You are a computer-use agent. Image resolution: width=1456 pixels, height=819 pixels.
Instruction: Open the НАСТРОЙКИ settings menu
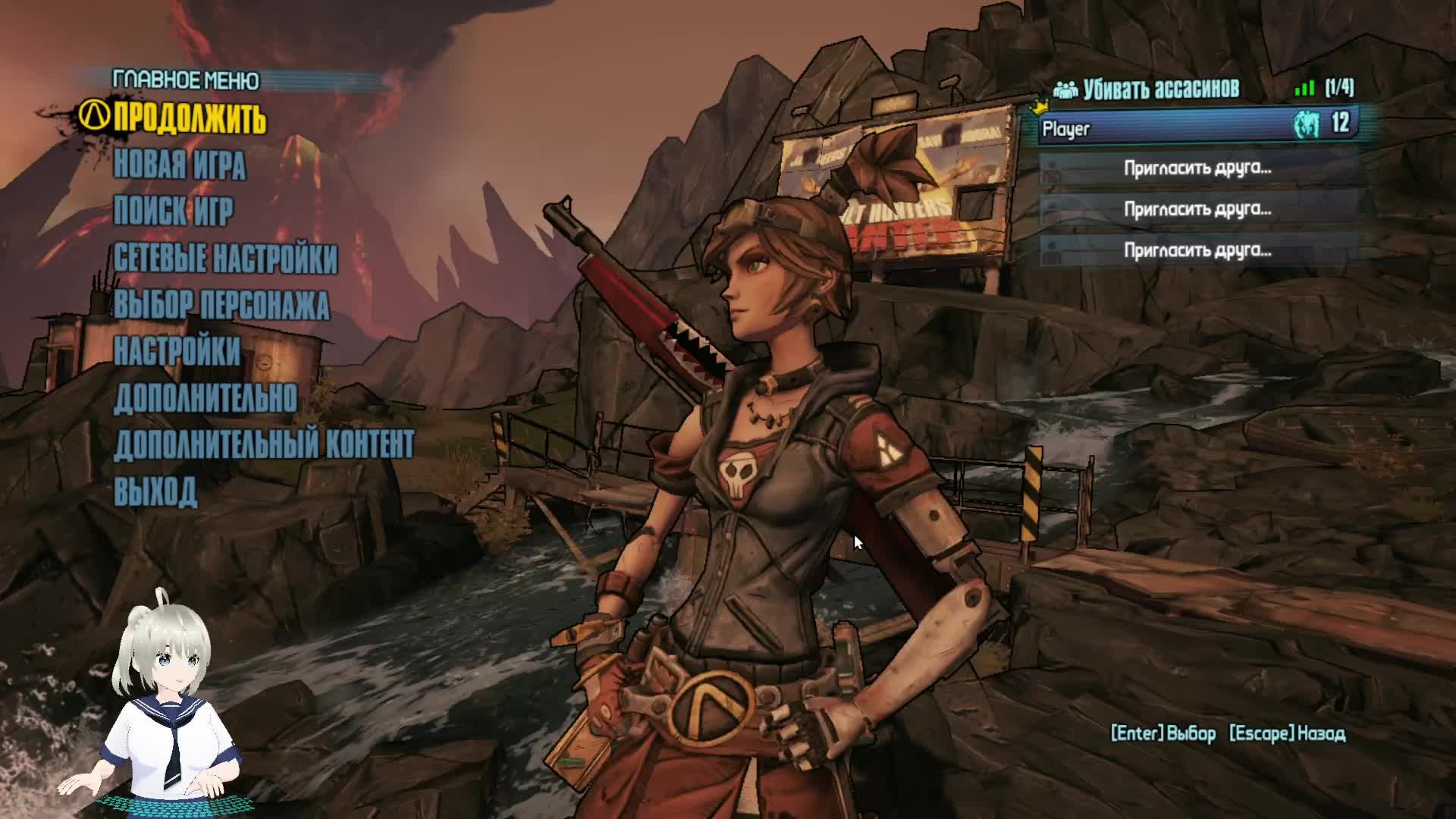pos(177,351)
